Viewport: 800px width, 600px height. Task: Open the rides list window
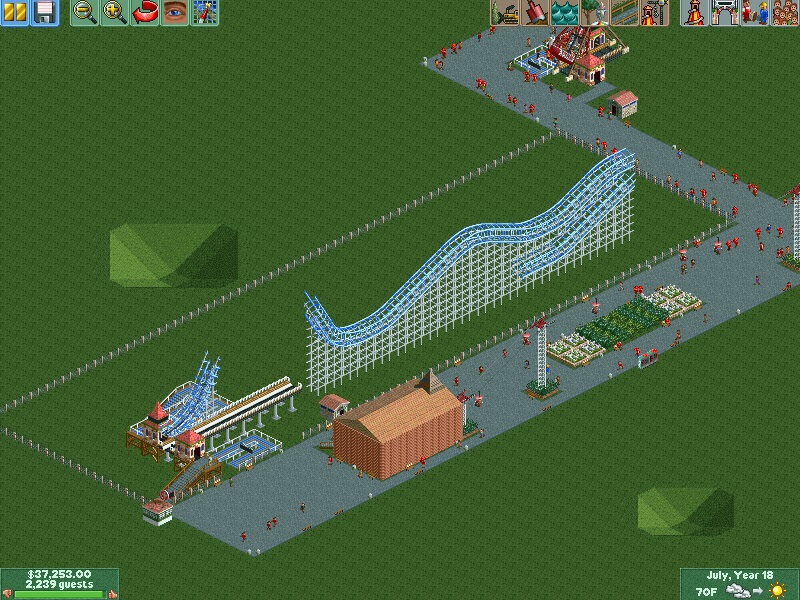(x=693, y=13)
